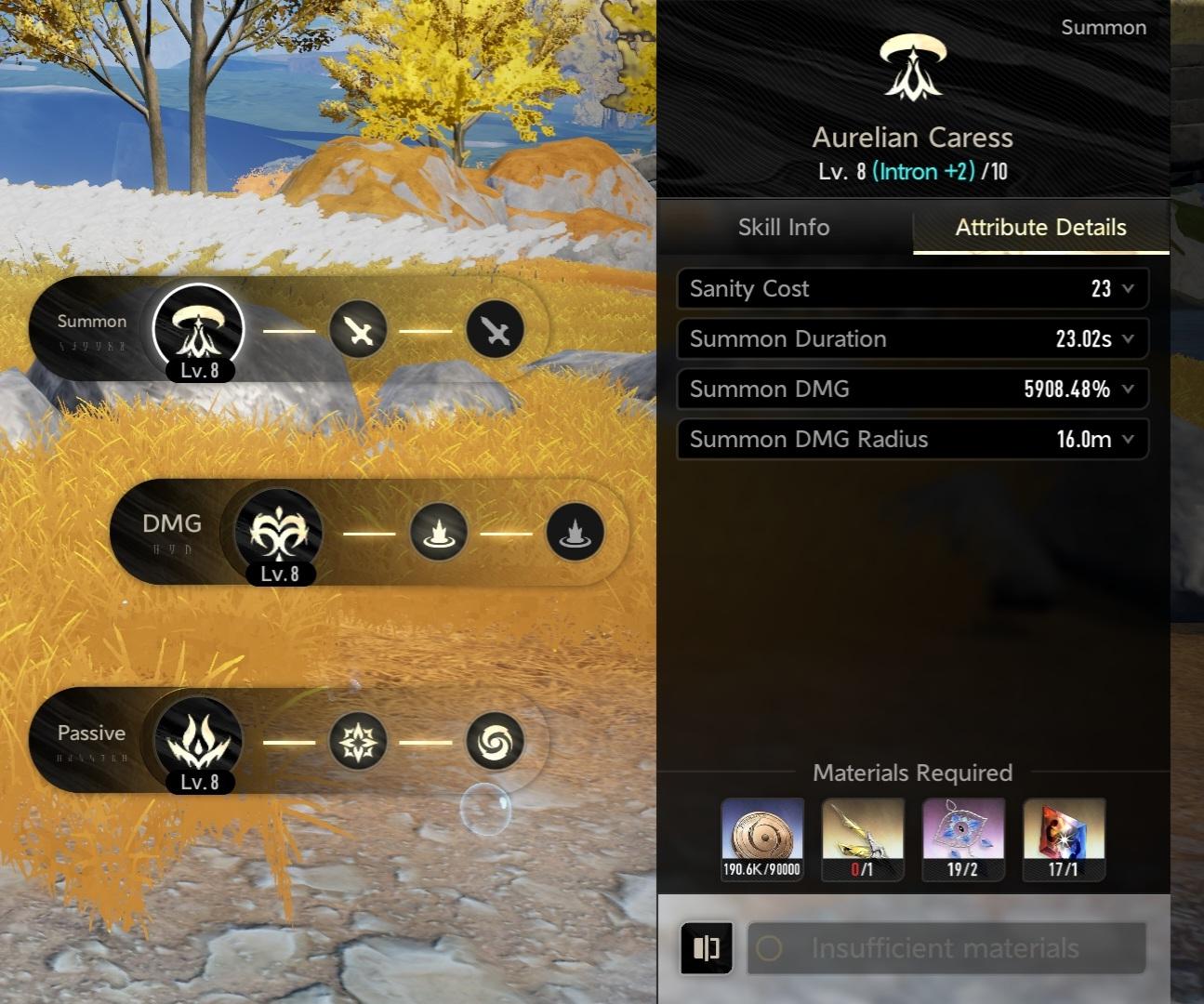Viewport: 1204px width, 1004px height.
Task: Choose the dimmed sword node in Summon row
Action: click(495, 329)
